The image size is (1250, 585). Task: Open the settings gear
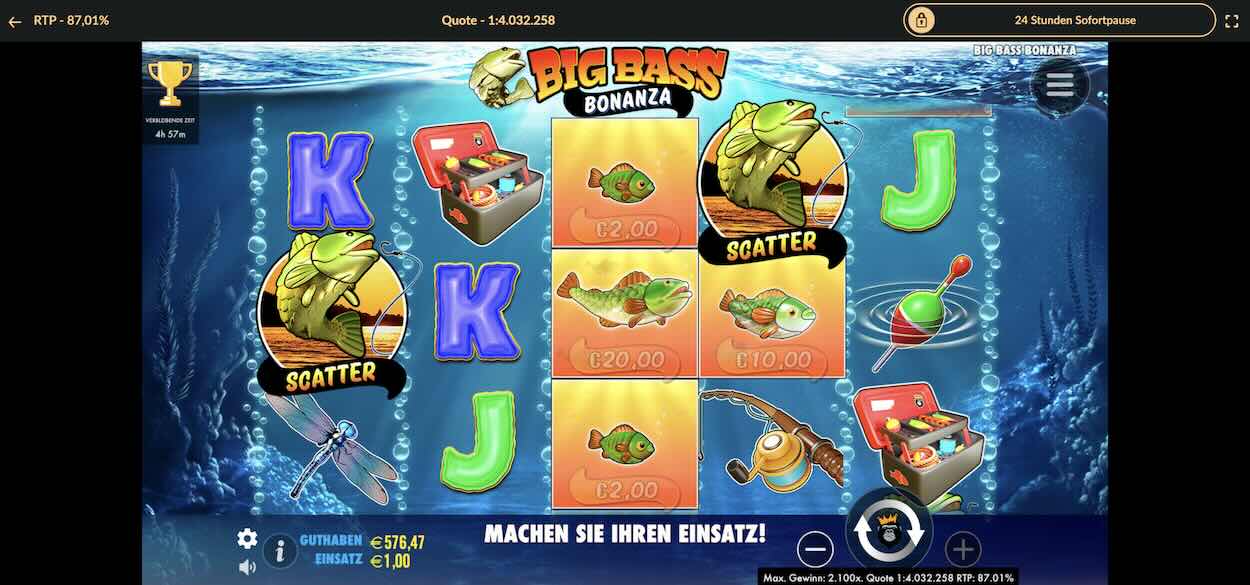coord(247,539)
